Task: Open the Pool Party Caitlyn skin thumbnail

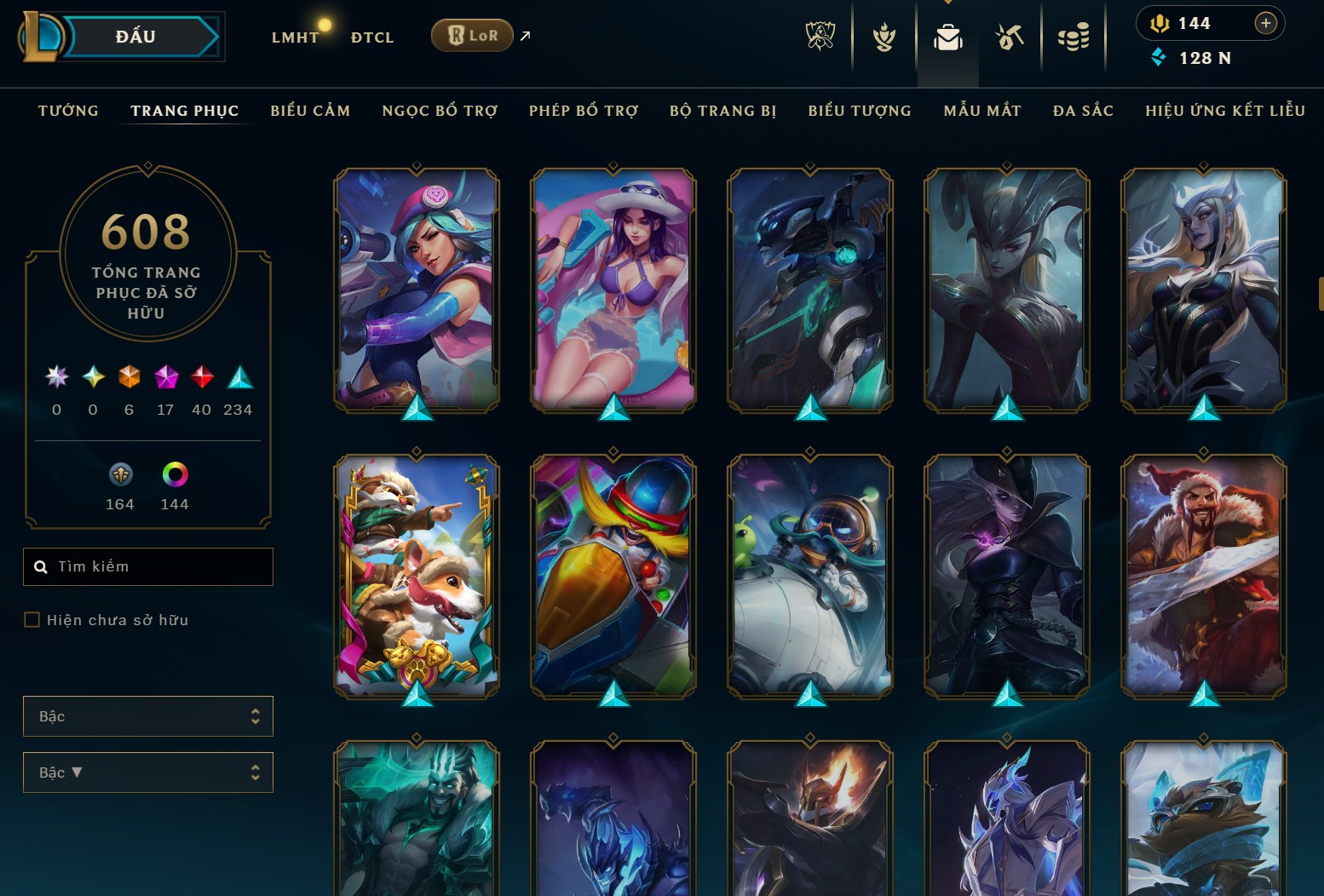Action: pyautogui.click(x=612, y=290)
